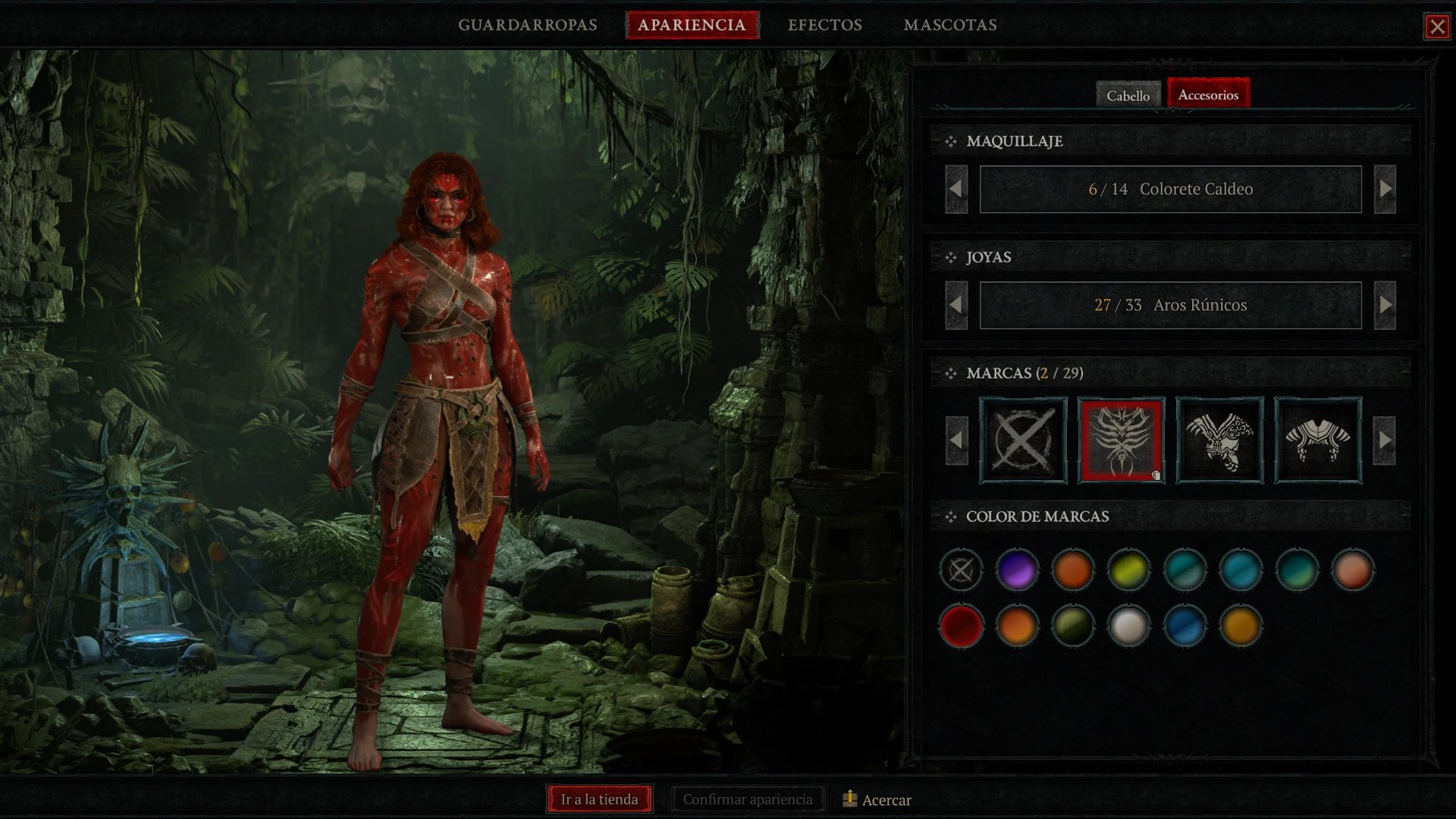The height and width of the screenshot is (819, 1456).
Task: Click the Ir a la tienda button
Action: [599, 799]
